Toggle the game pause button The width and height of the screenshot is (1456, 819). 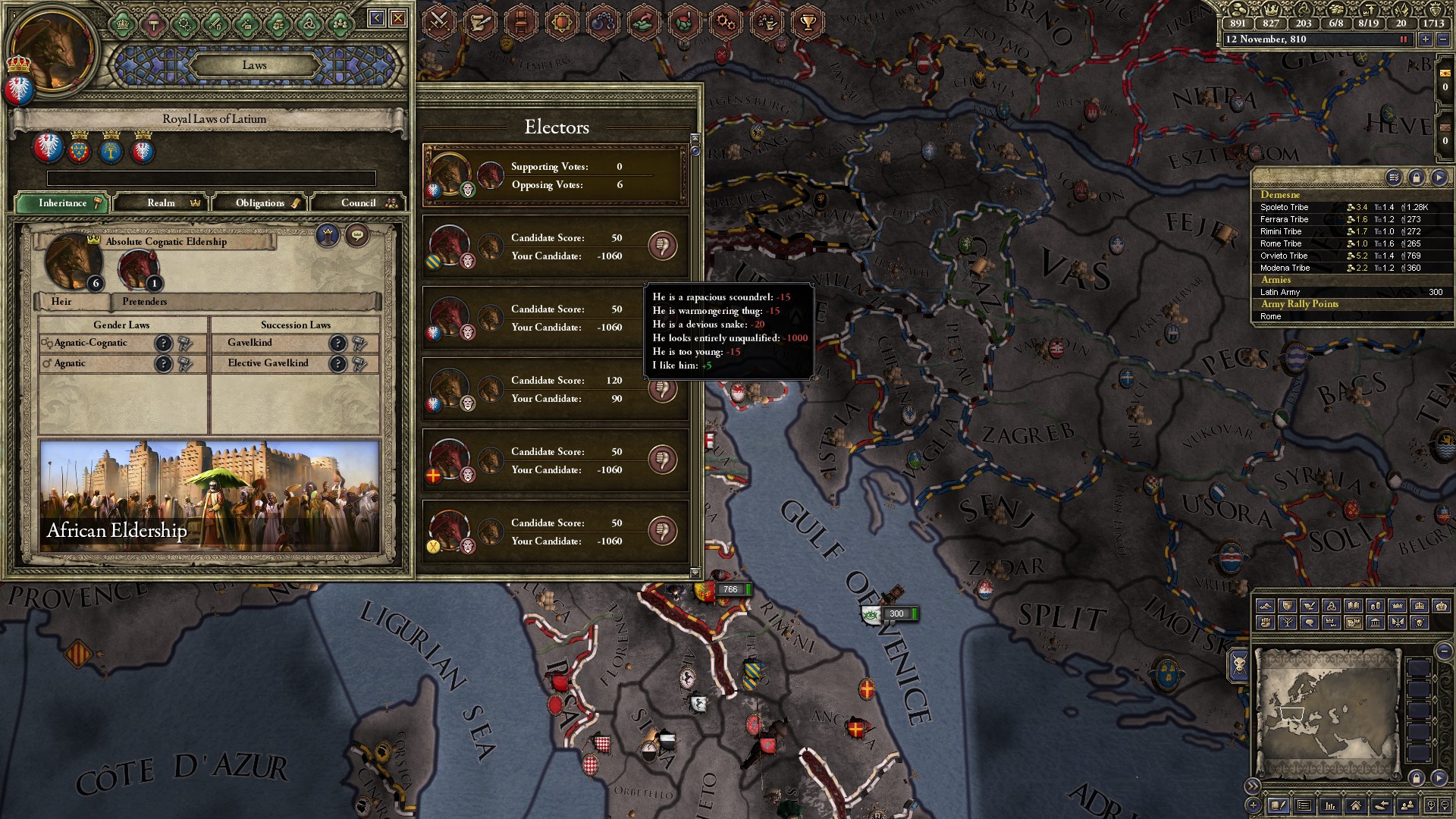[x=1403, y=39]
